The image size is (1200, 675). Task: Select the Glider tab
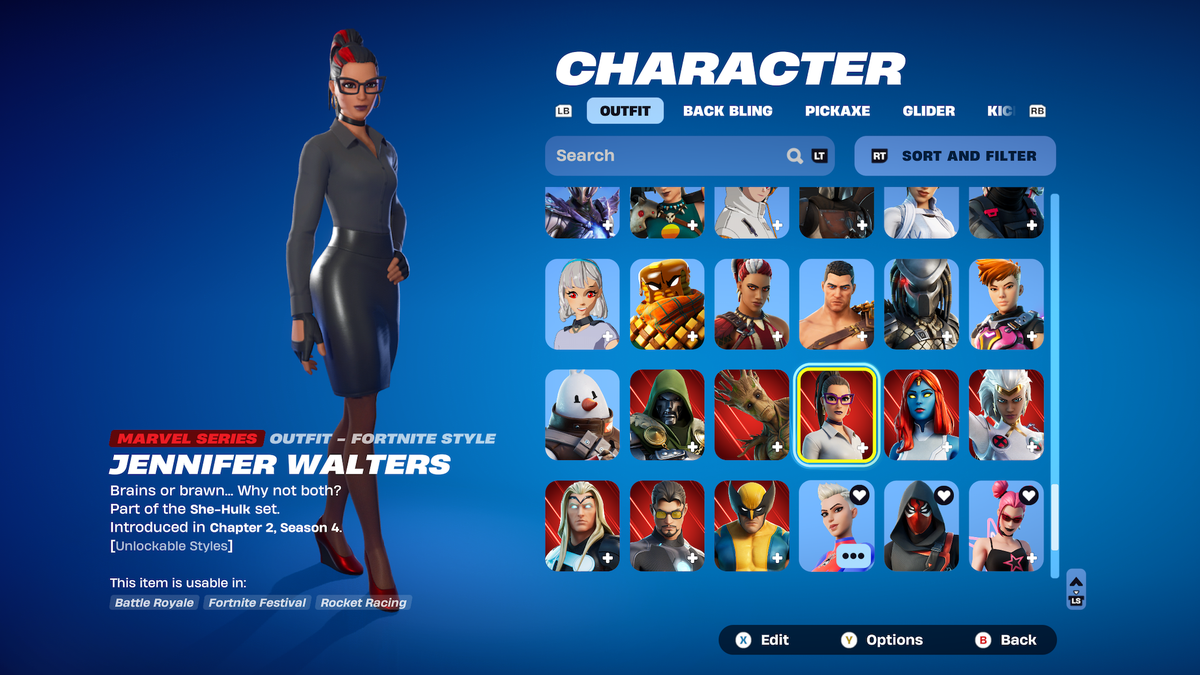tap(928, 111)
